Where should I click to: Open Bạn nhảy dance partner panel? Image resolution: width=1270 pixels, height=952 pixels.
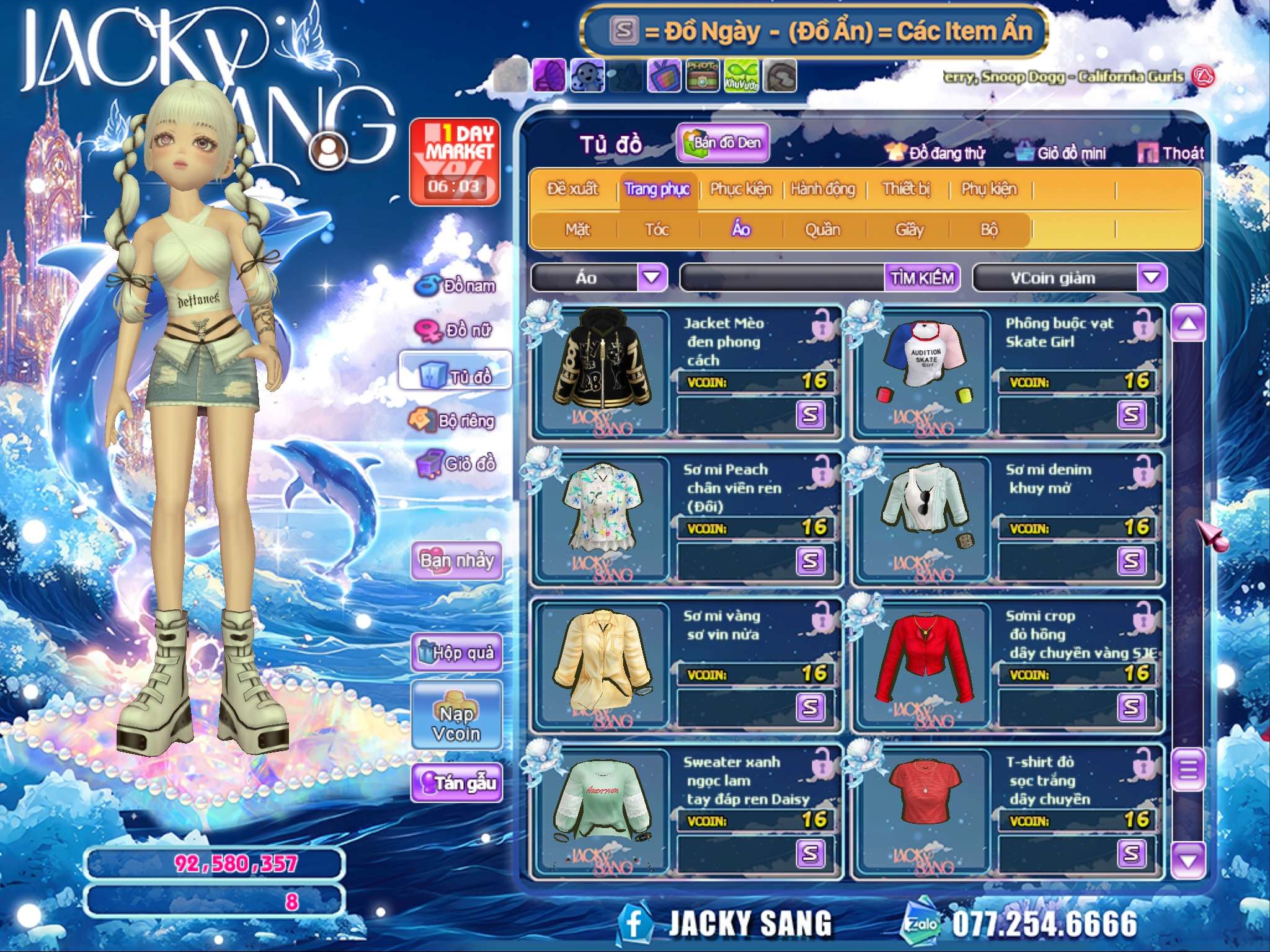point(456,560)
